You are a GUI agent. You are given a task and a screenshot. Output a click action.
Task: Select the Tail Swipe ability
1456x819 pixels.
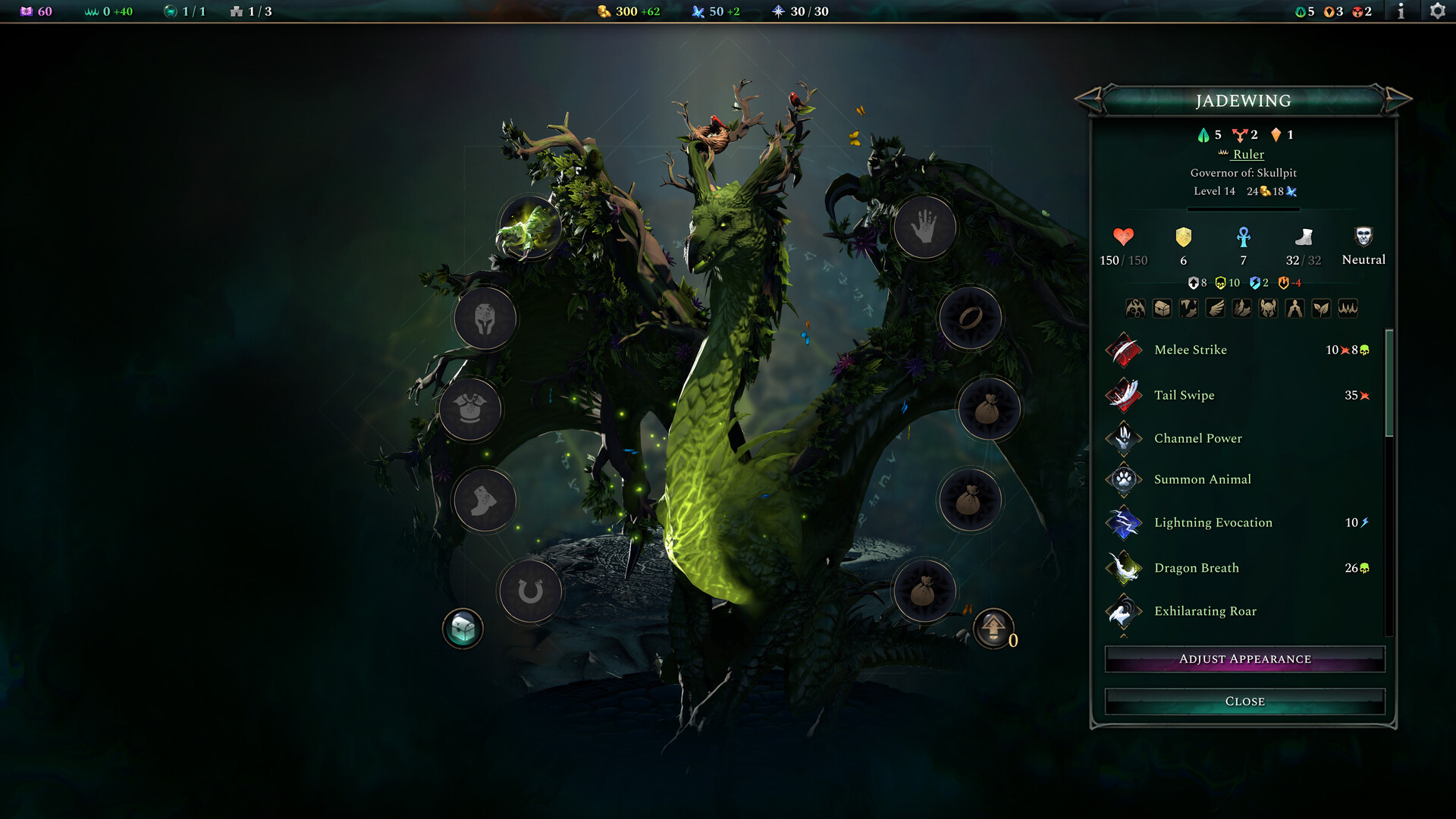click(1185, 395)
